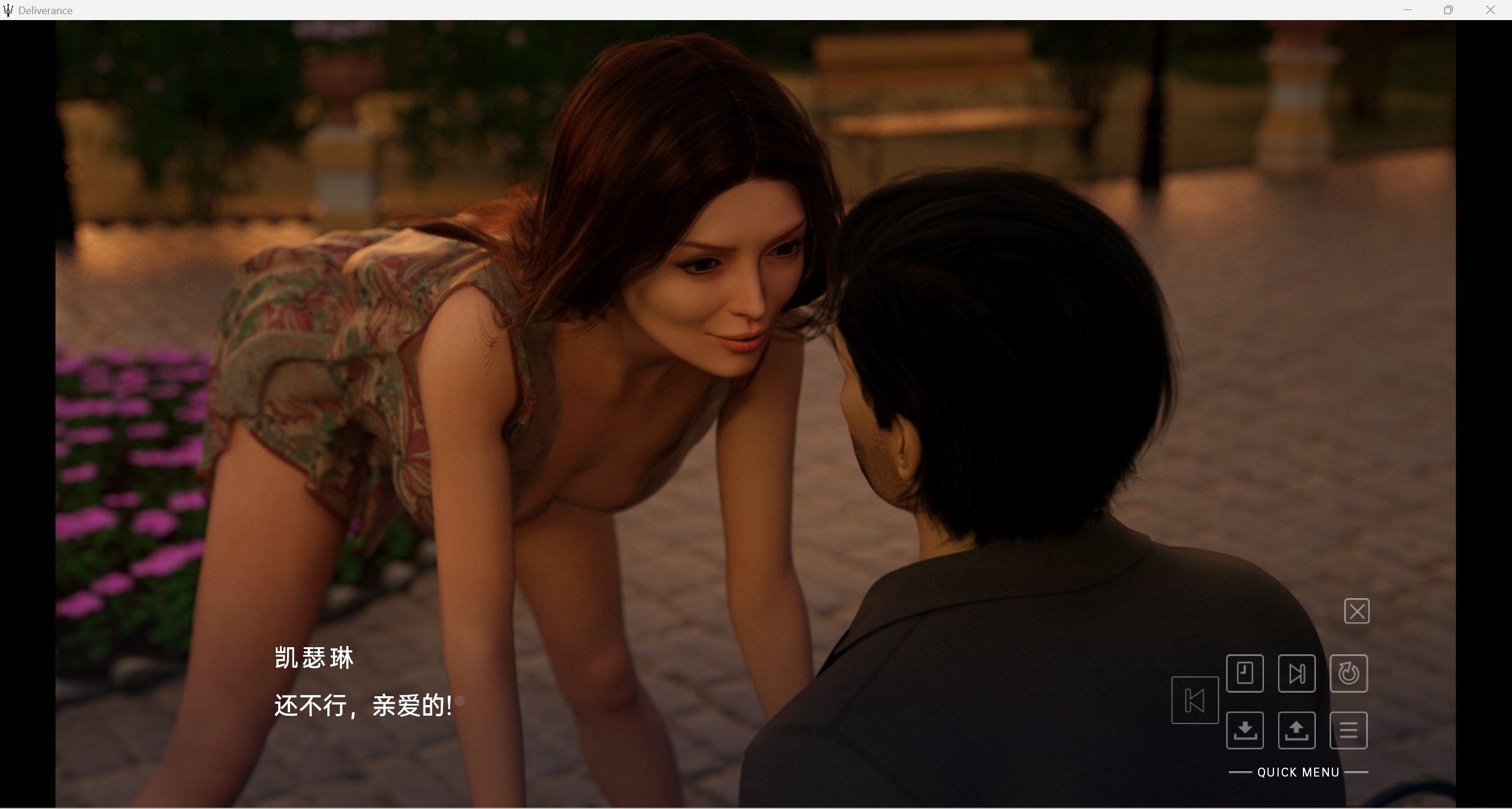Click the blinking continue indicator dot
The image size is (1512, 809).
pos(459,702)
